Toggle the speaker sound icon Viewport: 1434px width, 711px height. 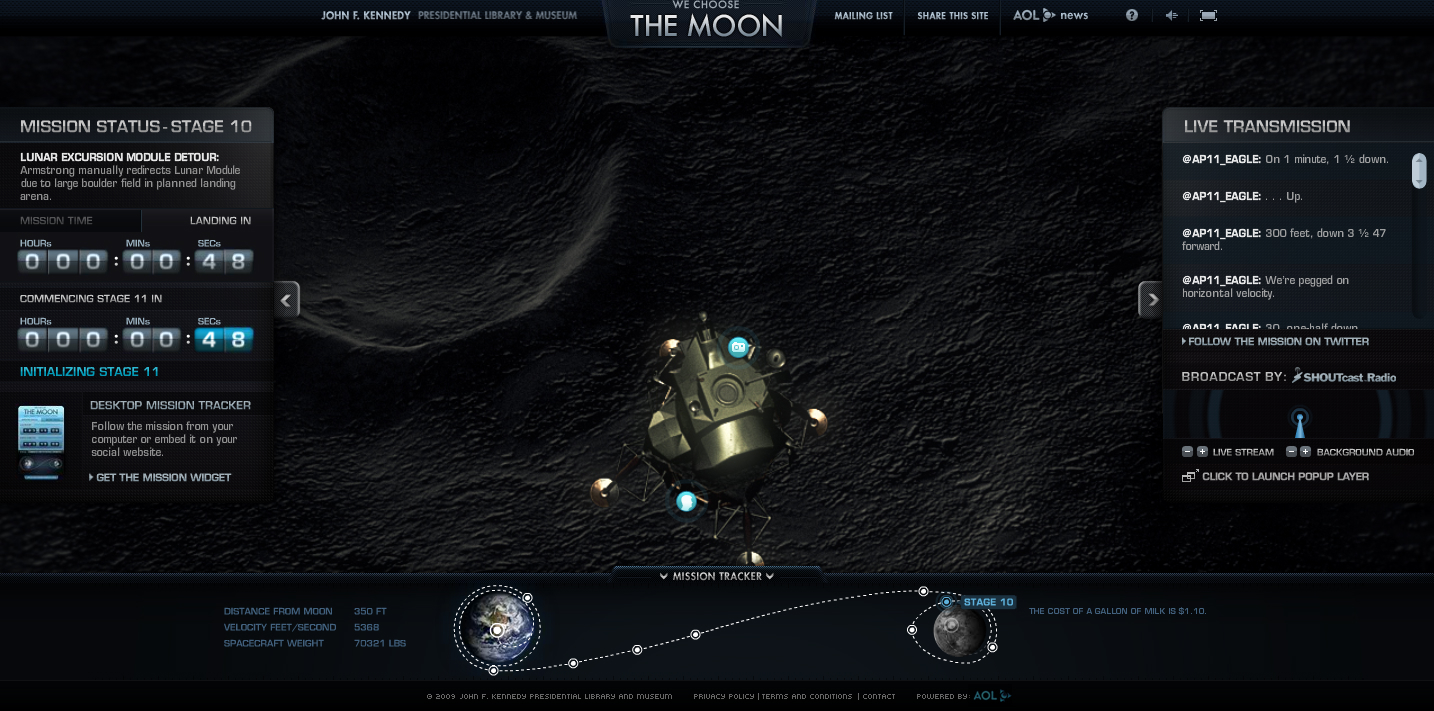(1171, 15)
